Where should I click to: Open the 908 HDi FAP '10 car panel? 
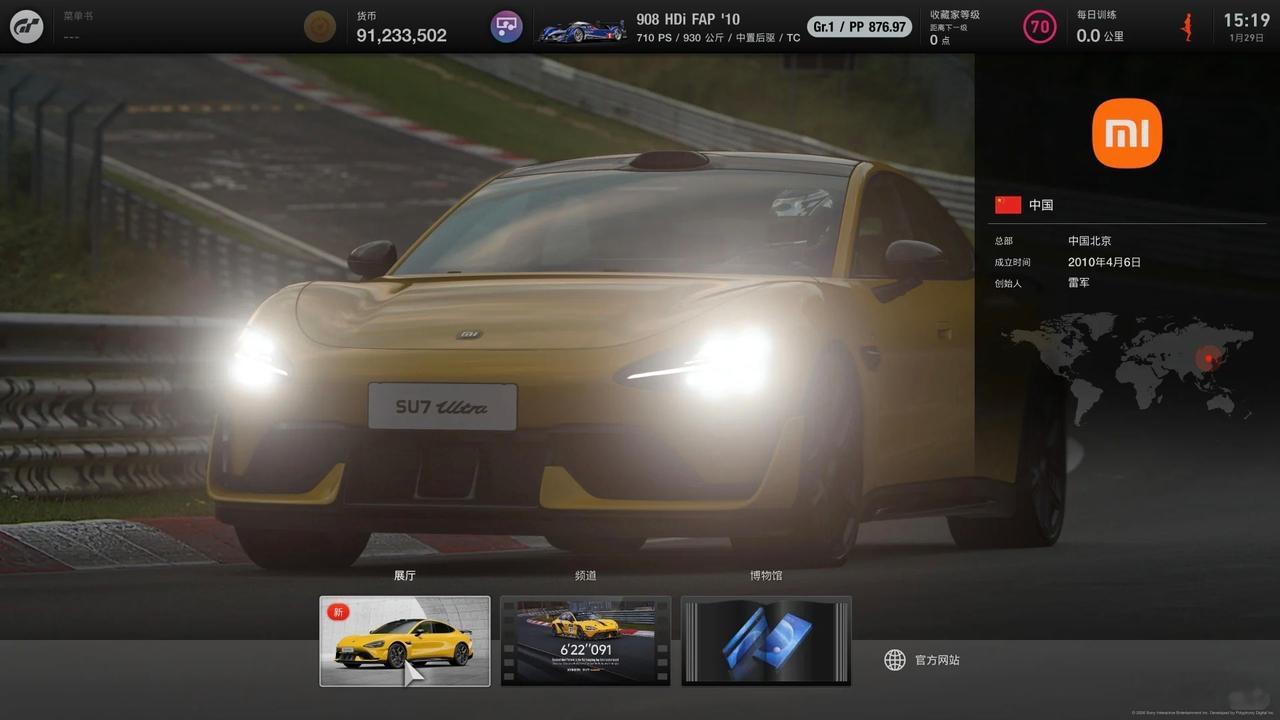point(670,27)
